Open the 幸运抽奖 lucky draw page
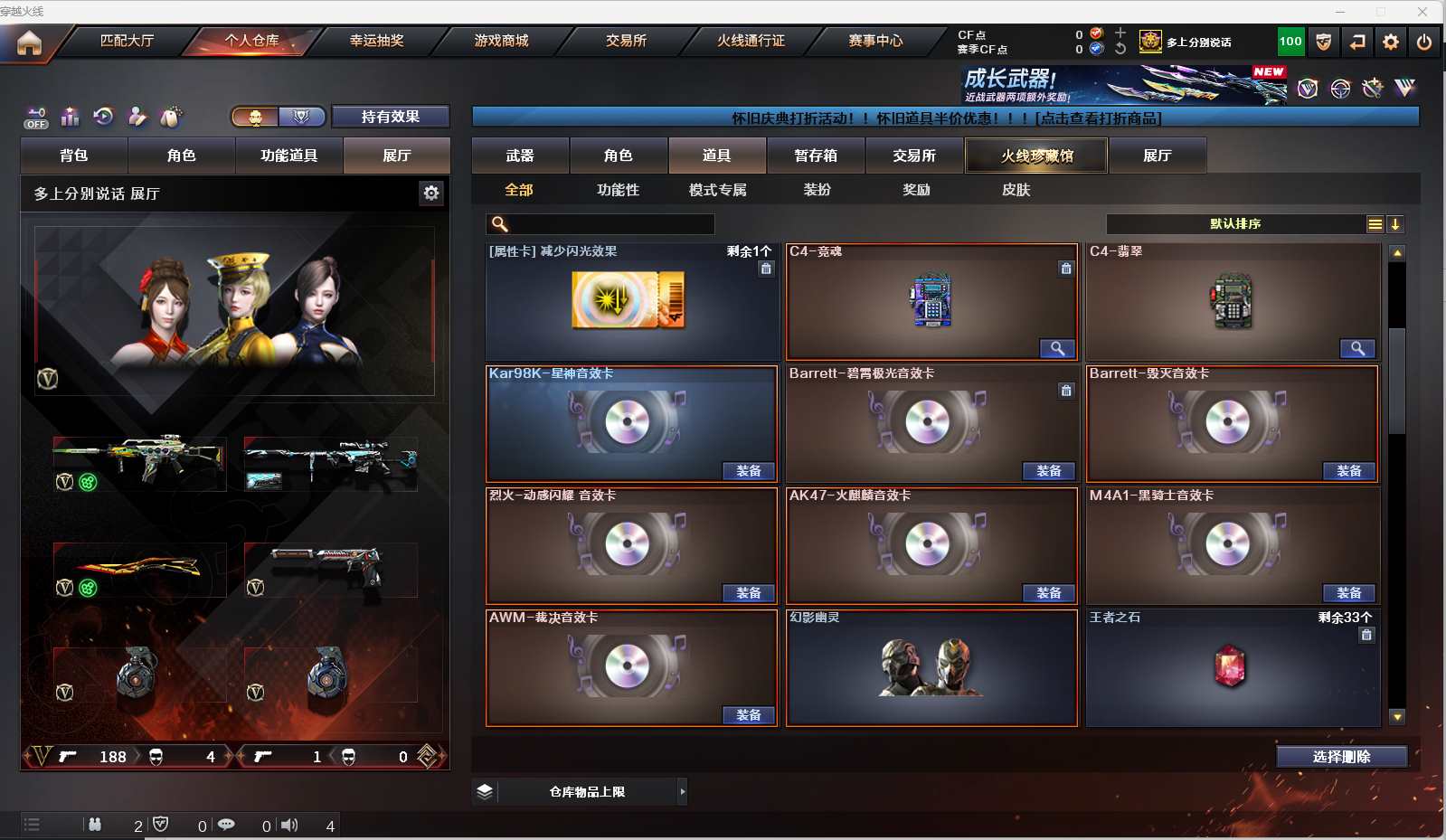Screen dimensions: 1446x840 click(376, 41)
